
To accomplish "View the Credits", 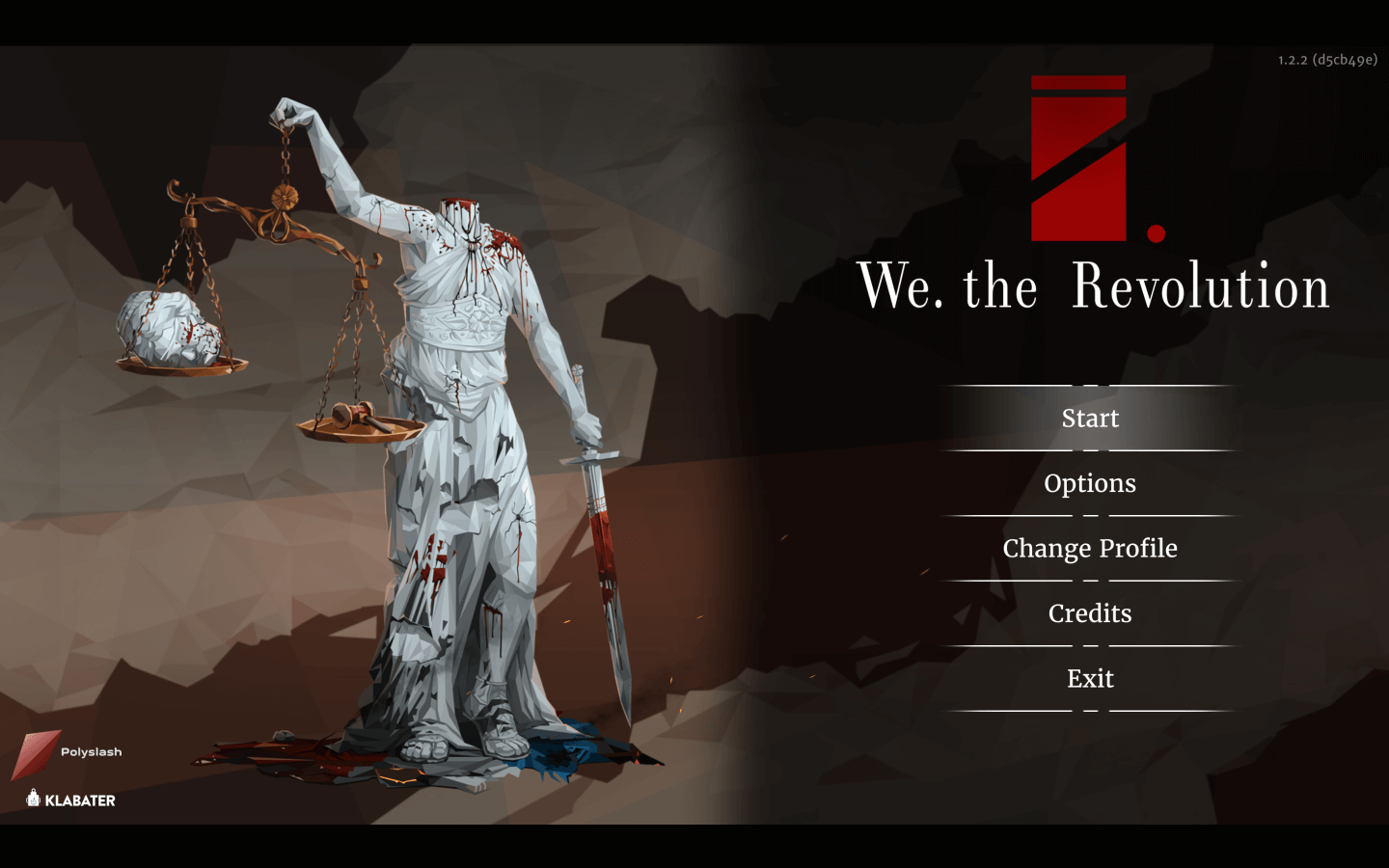I will (x=1090, y=613).
